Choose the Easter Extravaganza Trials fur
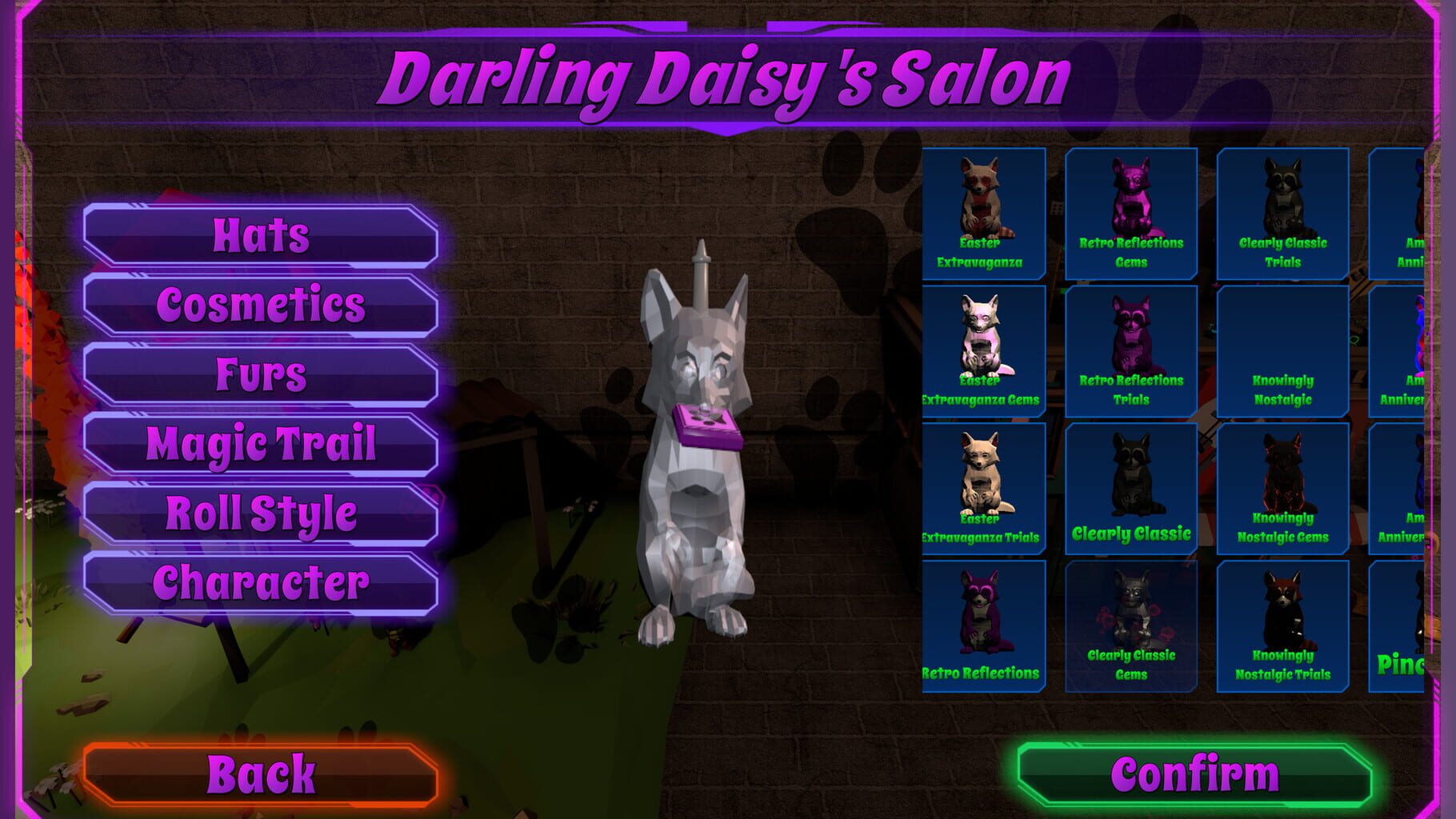This screenshot has width=1456, height=819. [x=986, y=486]
